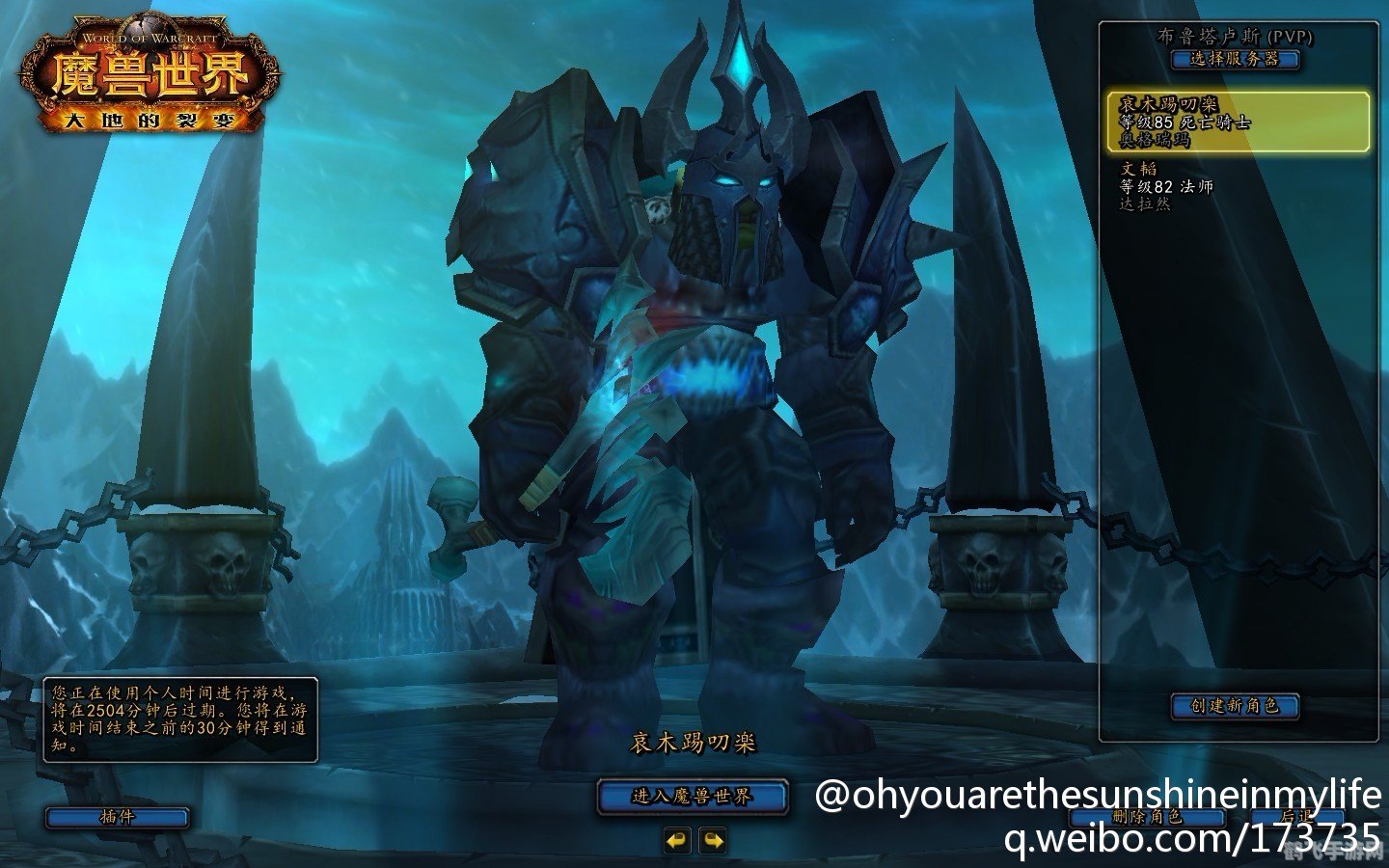Rotate character with the left arrow button

point(677,841)
